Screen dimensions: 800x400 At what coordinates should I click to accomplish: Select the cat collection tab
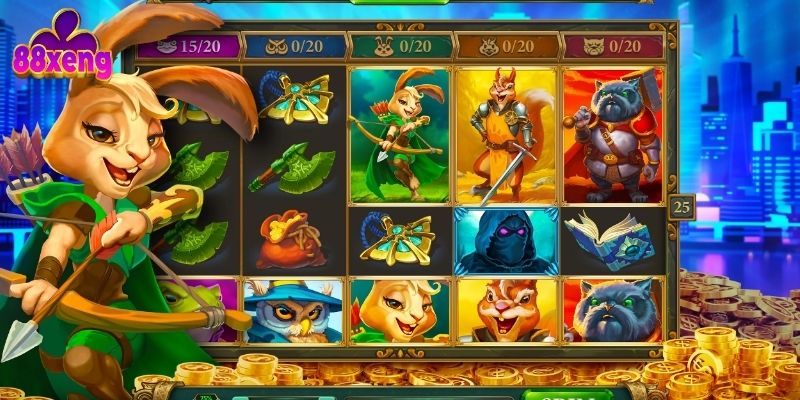[612, 46]
